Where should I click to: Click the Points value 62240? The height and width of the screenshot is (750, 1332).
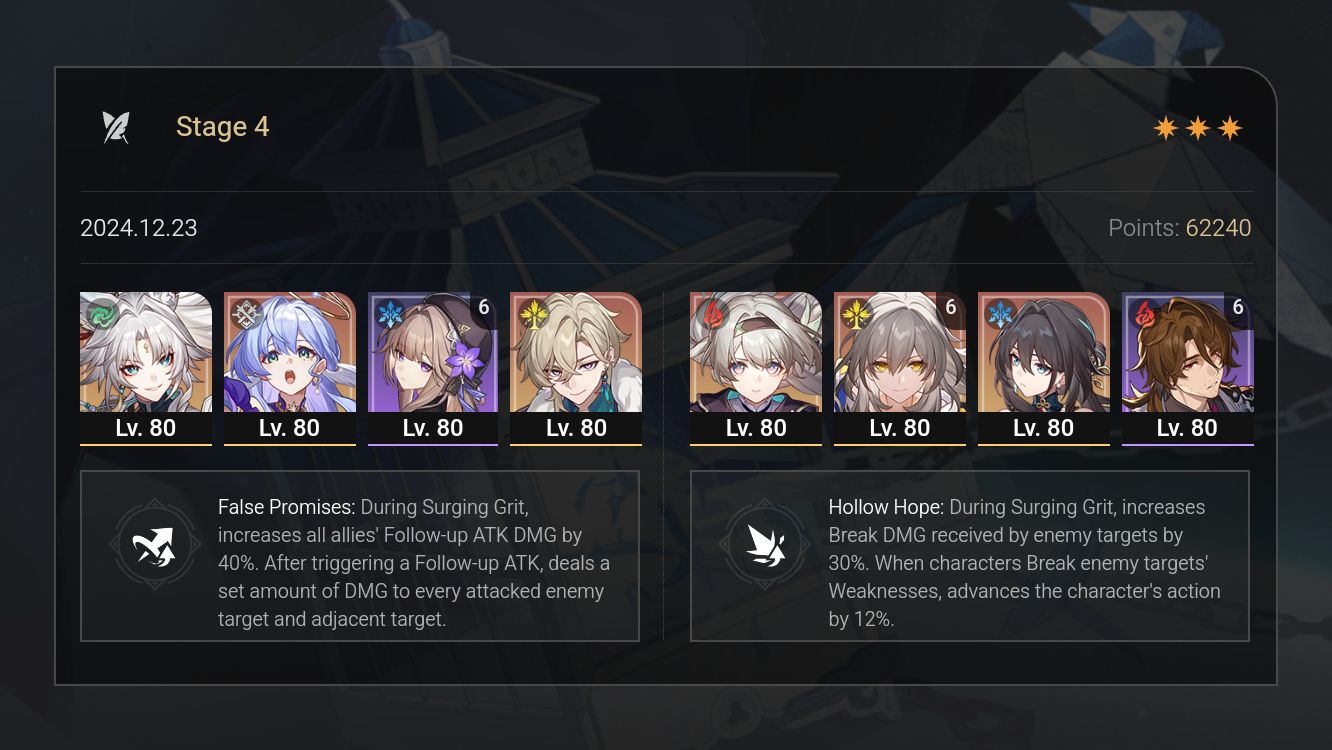pos(1218,228)
